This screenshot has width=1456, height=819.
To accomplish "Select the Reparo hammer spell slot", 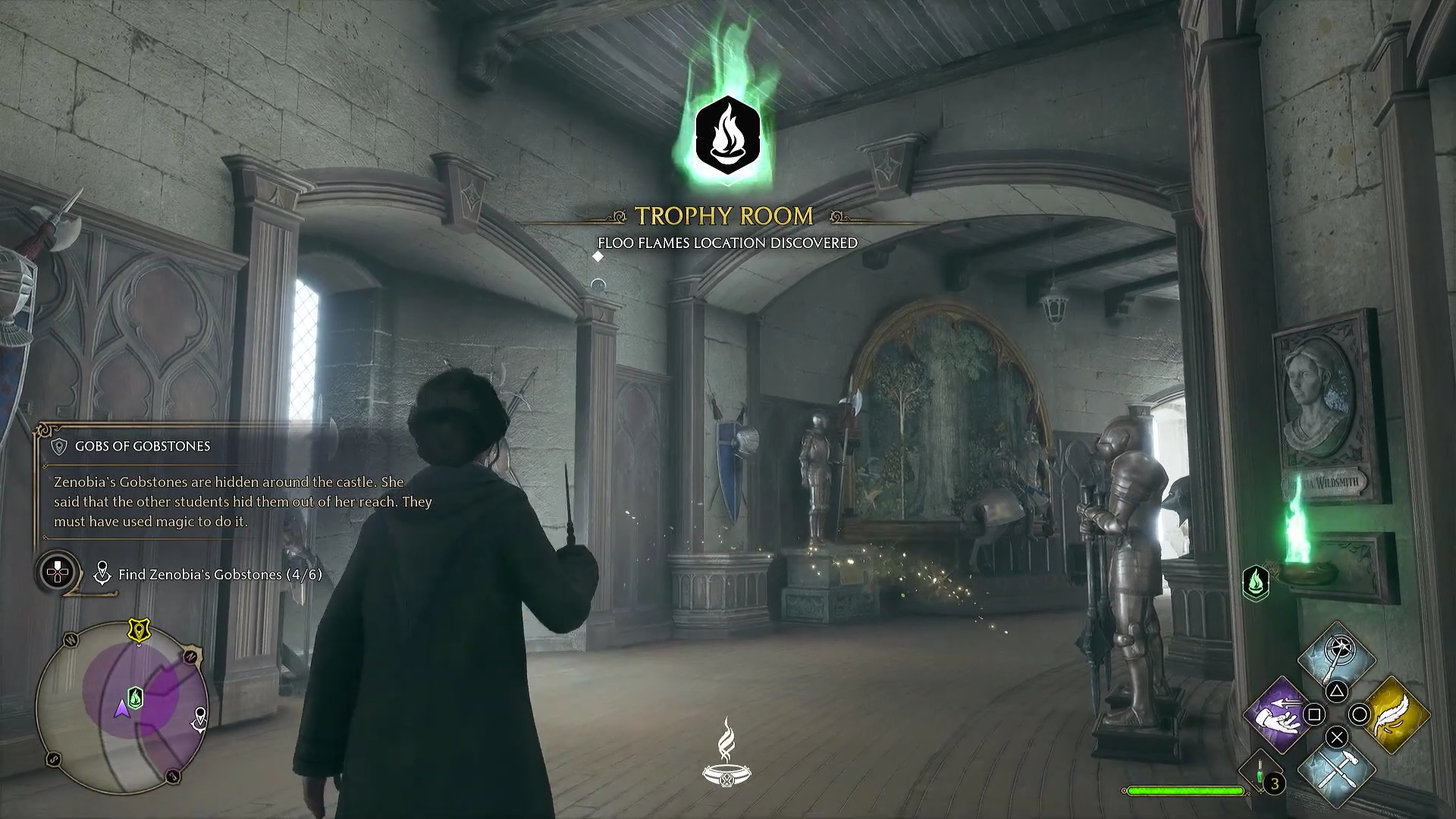I will coord(1336,772).
